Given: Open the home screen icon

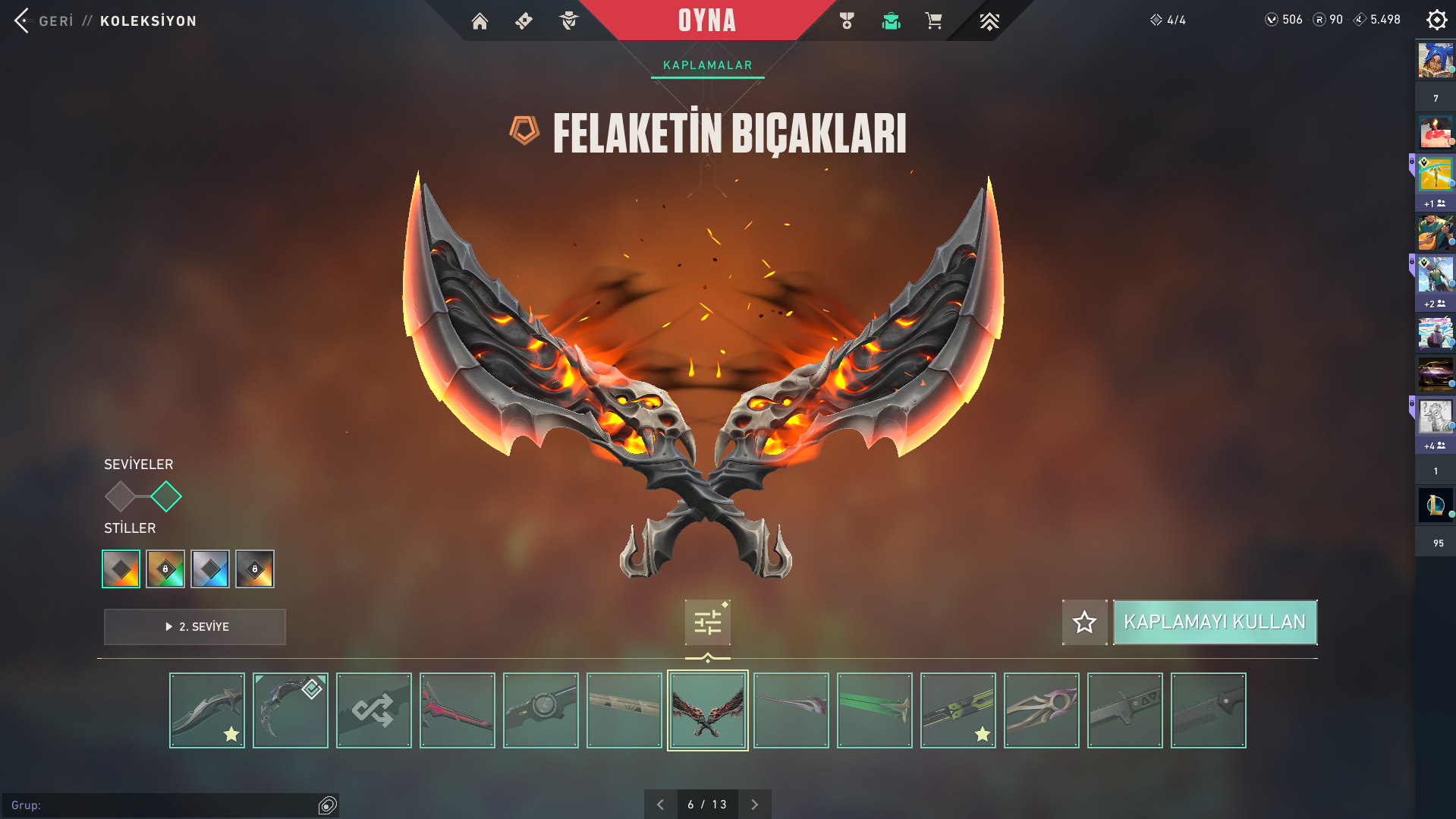Looking at the screenshot, I should (480, 20).
